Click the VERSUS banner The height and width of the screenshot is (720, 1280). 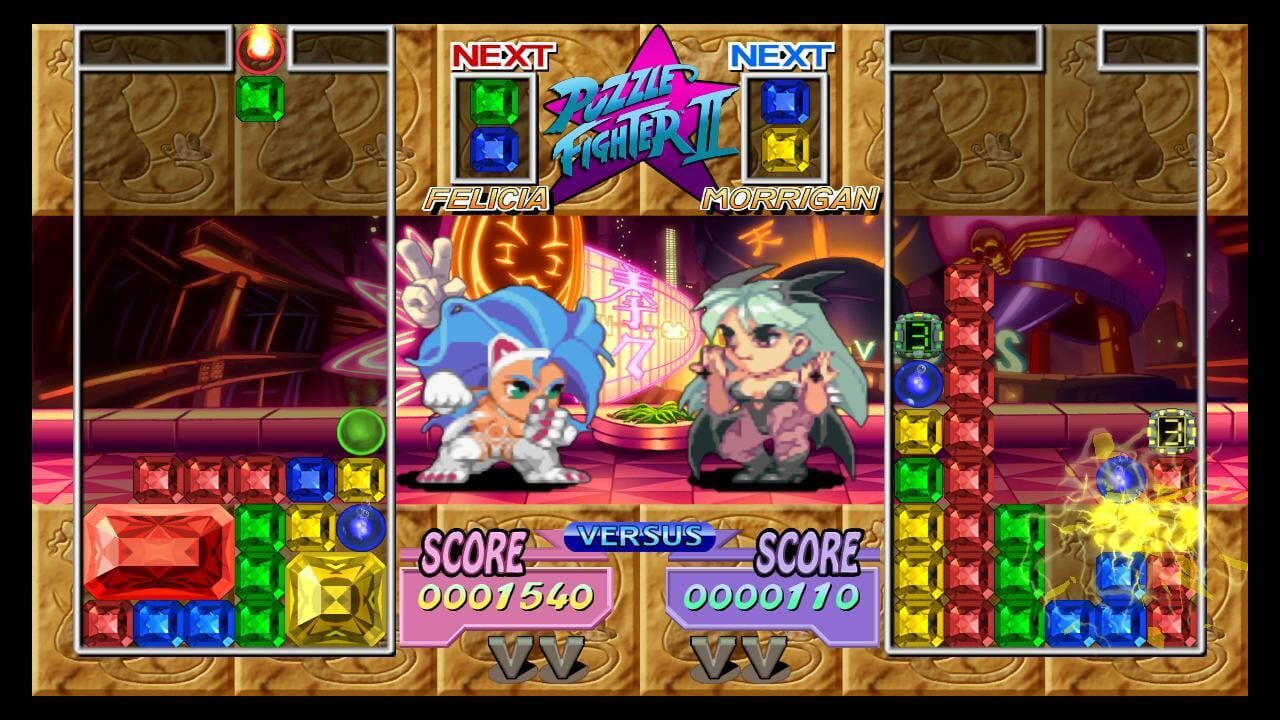[640, 536]
